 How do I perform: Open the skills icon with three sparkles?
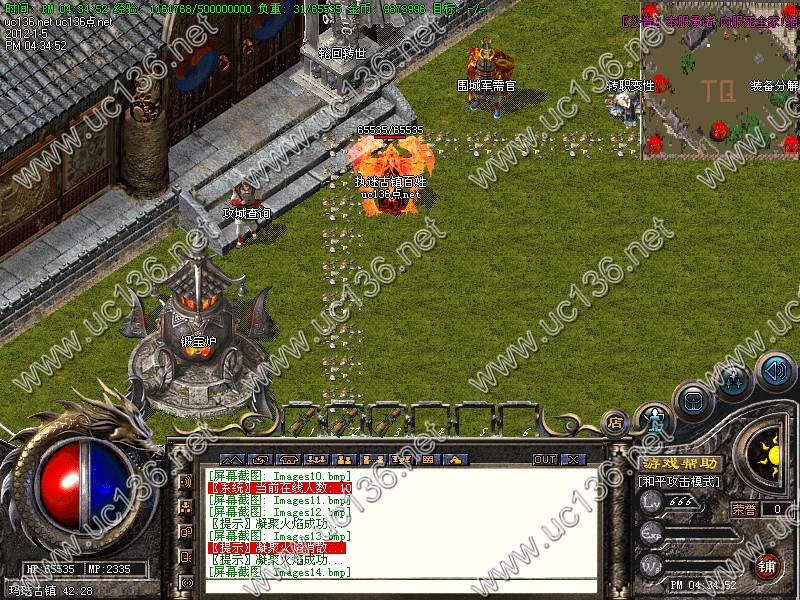pyautogui.click(x=733, y=380)
